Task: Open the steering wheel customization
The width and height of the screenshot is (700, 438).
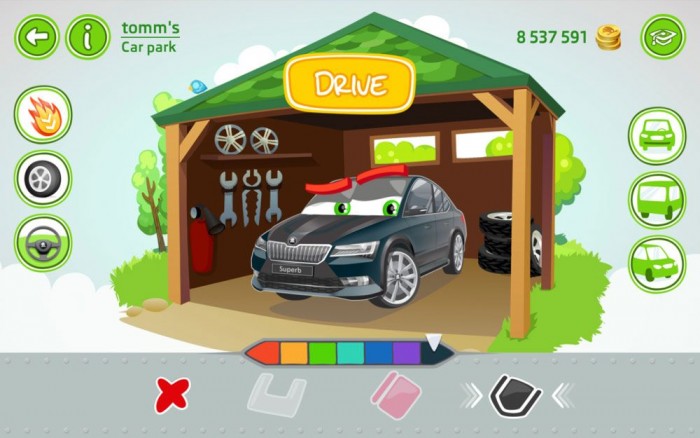Action: pyautogui.click(x=43, y=243)
